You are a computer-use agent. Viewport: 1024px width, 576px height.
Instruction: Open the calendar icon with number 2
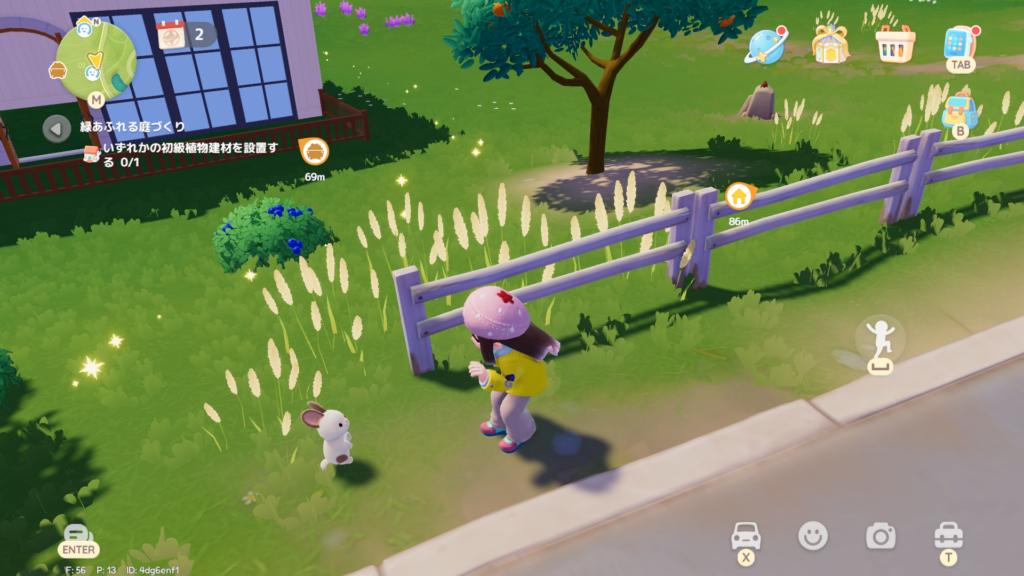[x=171, y=34]
